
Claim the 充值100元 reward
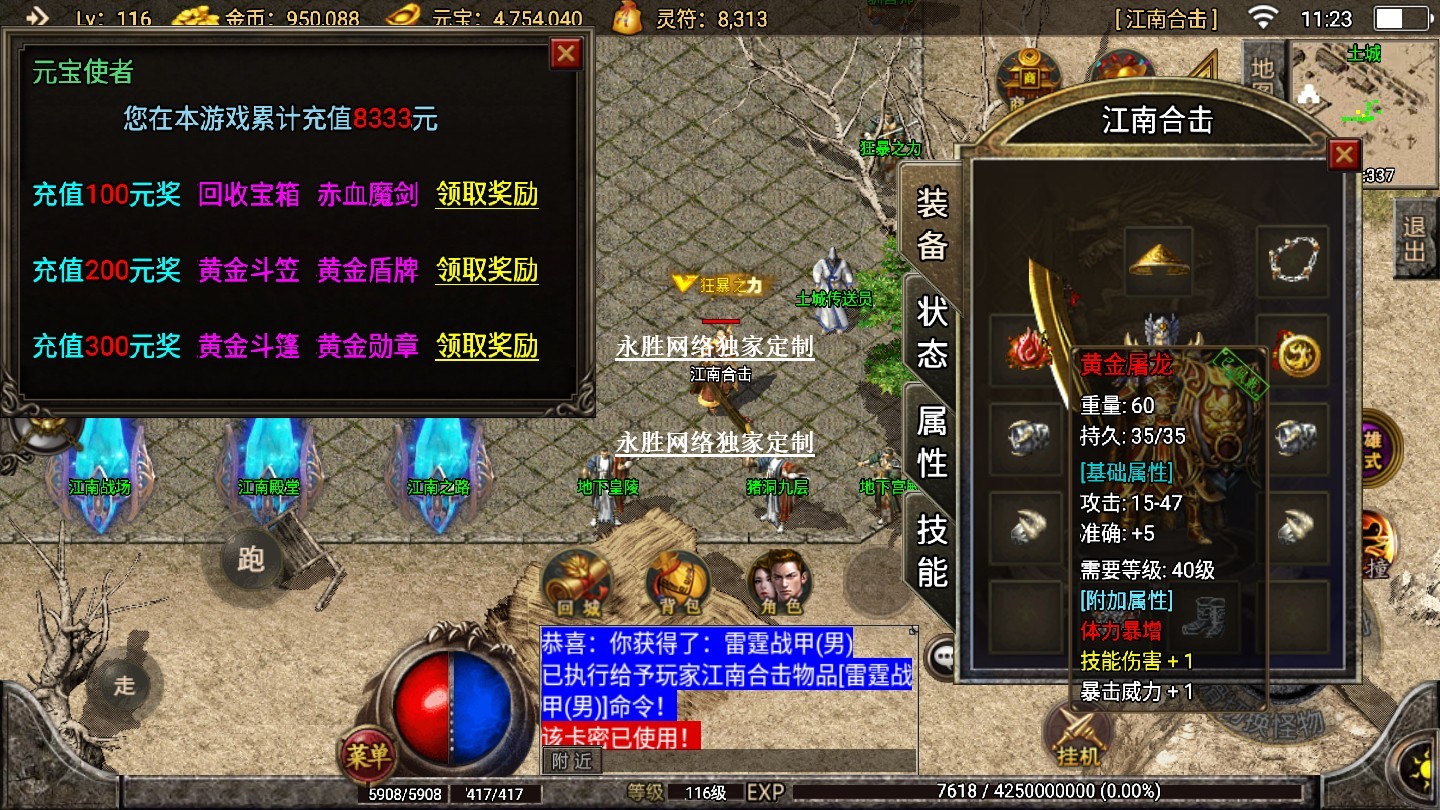click(487, 194)
